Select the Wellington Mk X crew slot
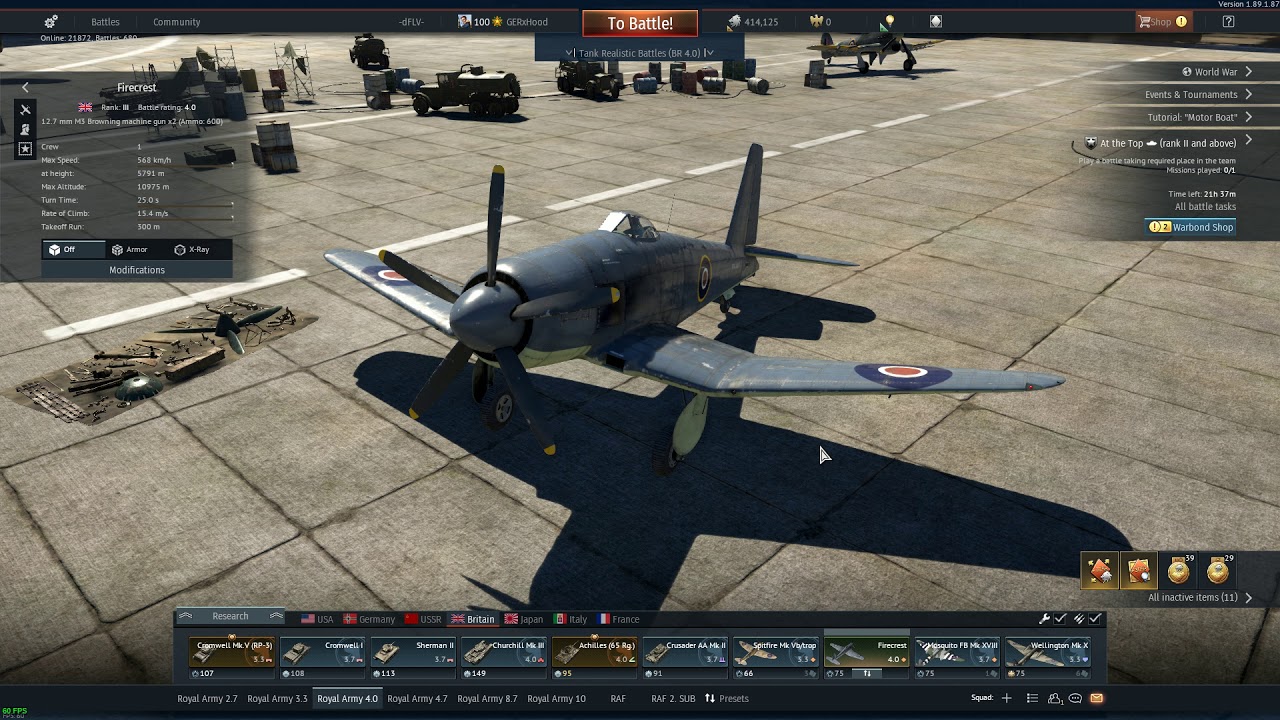This screenshot has height=720, width=1280. tap(1047, 653)
